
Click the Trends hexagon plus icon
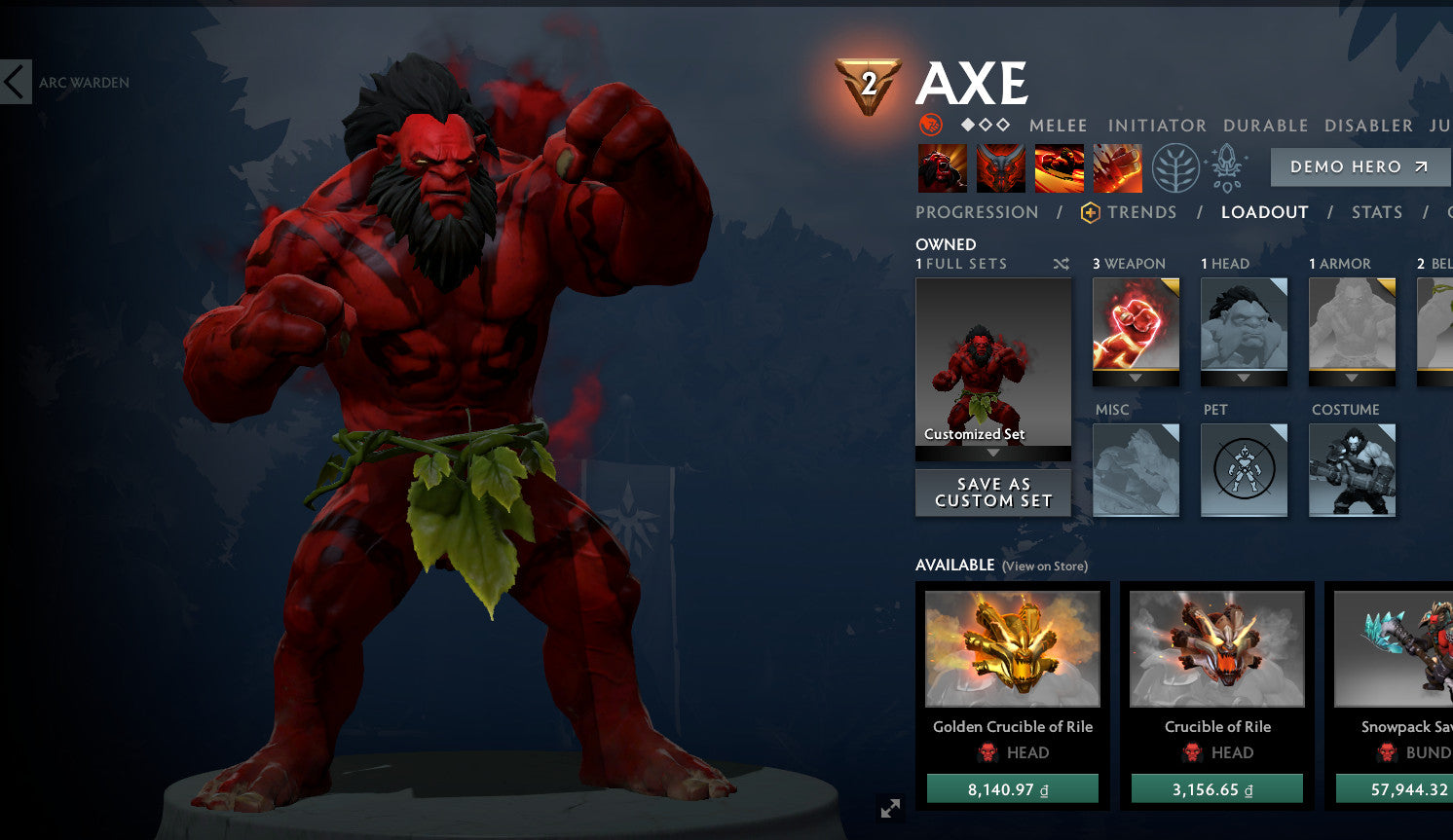click(x=1091, y=212)
